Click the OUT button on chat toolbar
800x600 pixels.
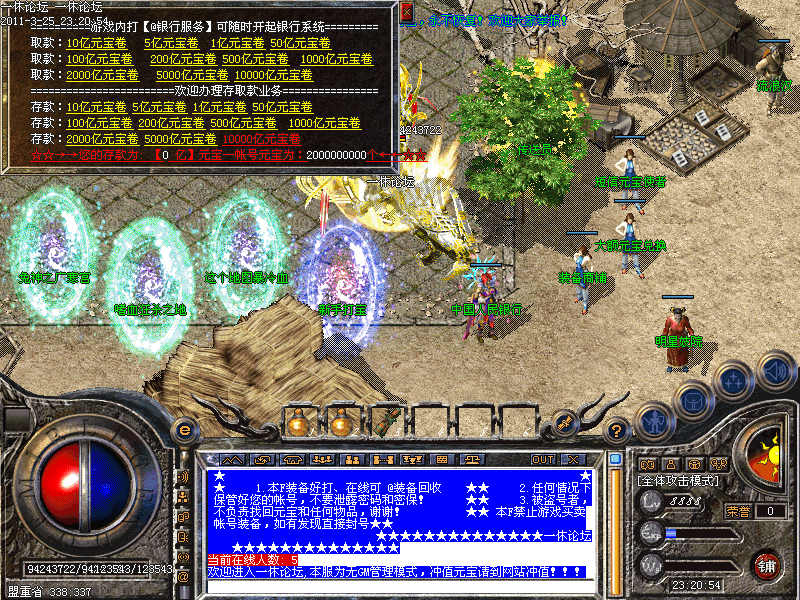pyautogui.click(x=543, y=459)
